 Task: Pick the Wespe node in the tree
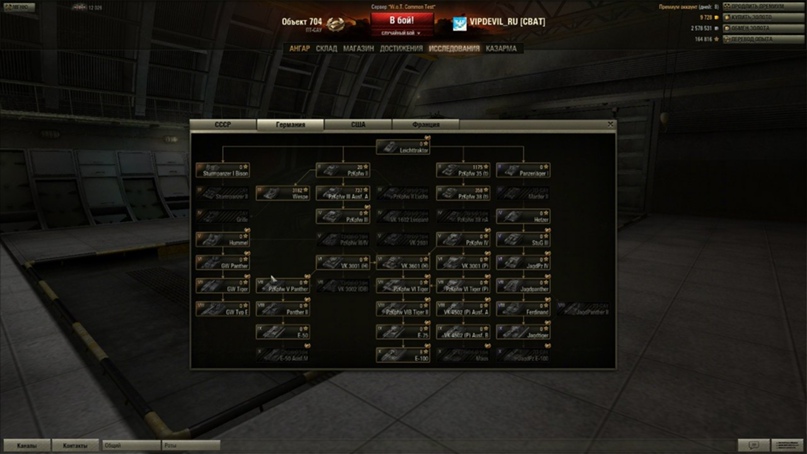[282, 193]
